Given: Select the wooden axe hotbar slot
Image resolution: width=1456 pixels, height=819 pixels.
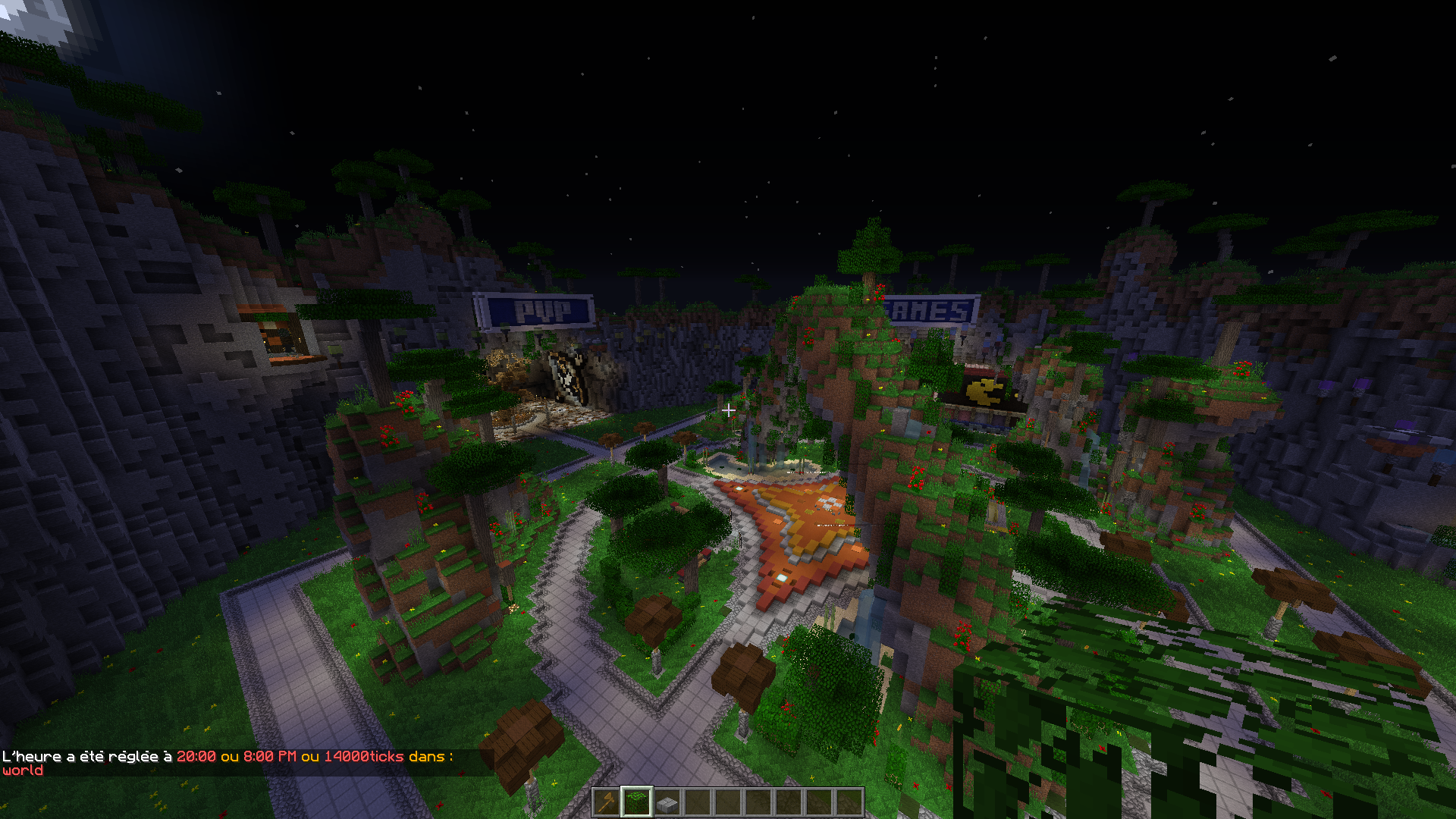Looking at the screenshot, I should [607, 802].
